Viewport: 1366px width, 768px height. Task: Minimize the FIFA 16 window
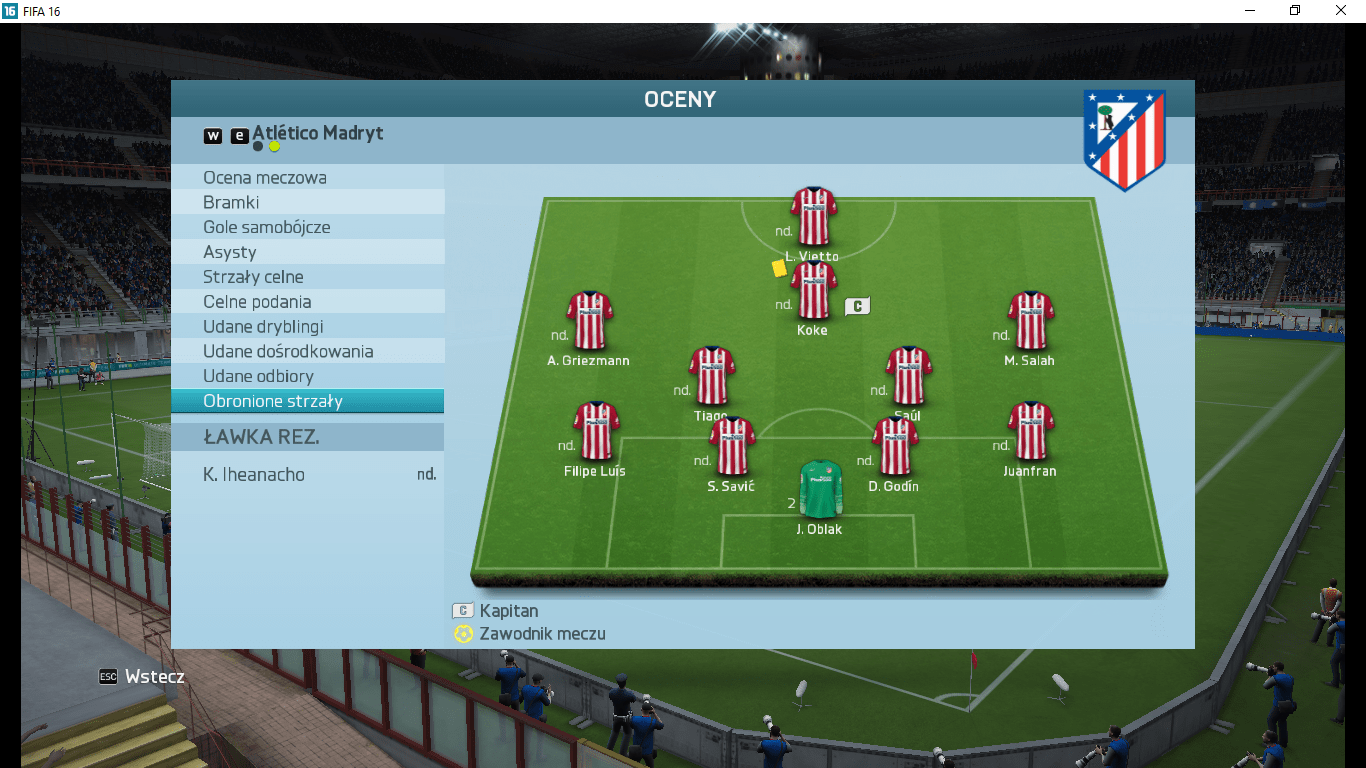coord(1250,10)
